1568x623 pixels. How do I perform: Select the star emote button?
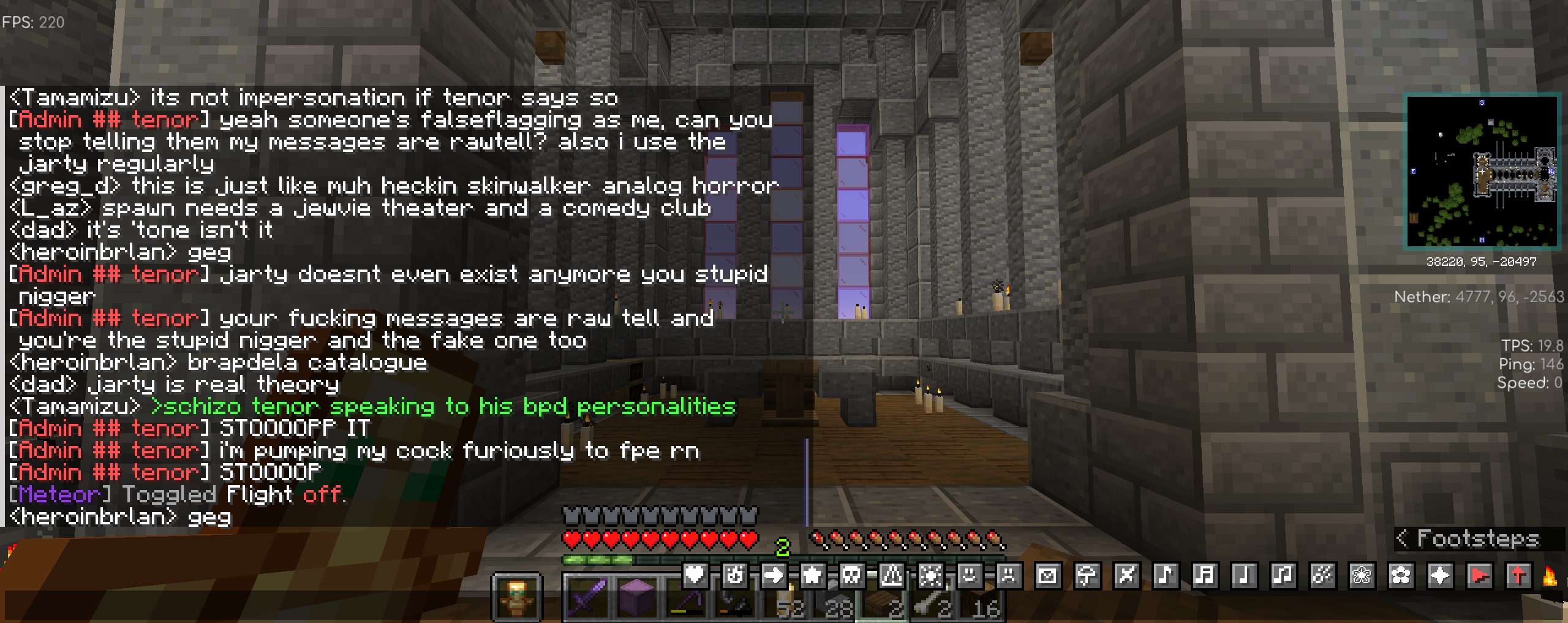tap(813, 575)
